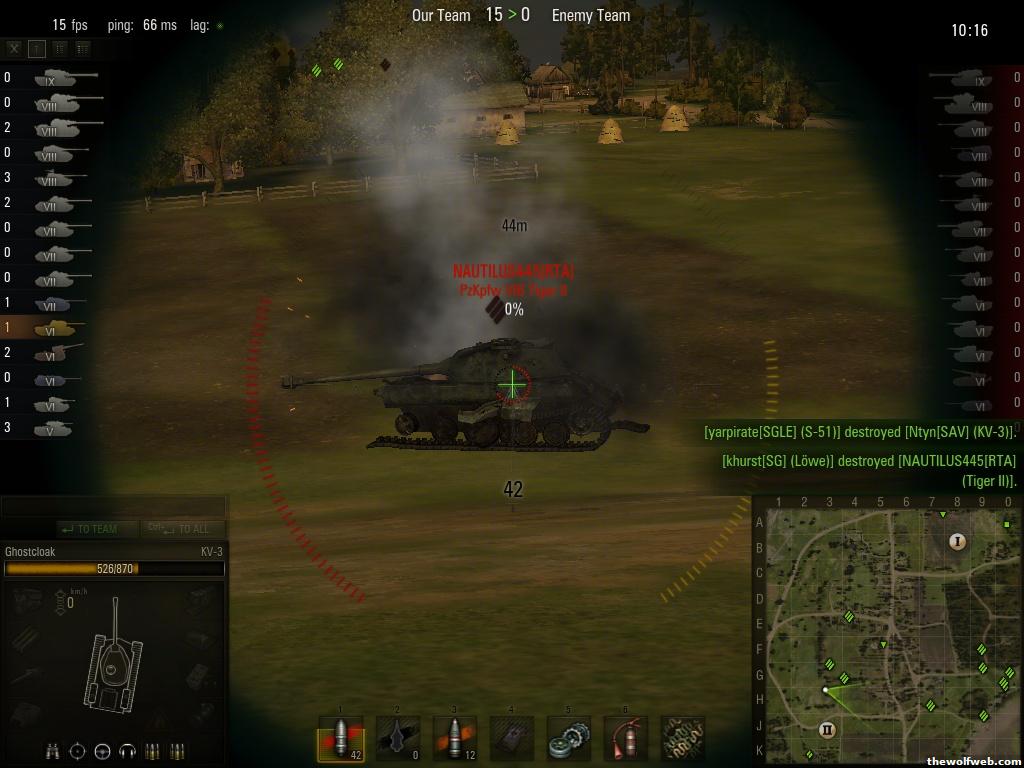Click the gunner crosshair icon in damage panel
The height and width of the screenshot is (768, 1024).
[x=77, y=751]
